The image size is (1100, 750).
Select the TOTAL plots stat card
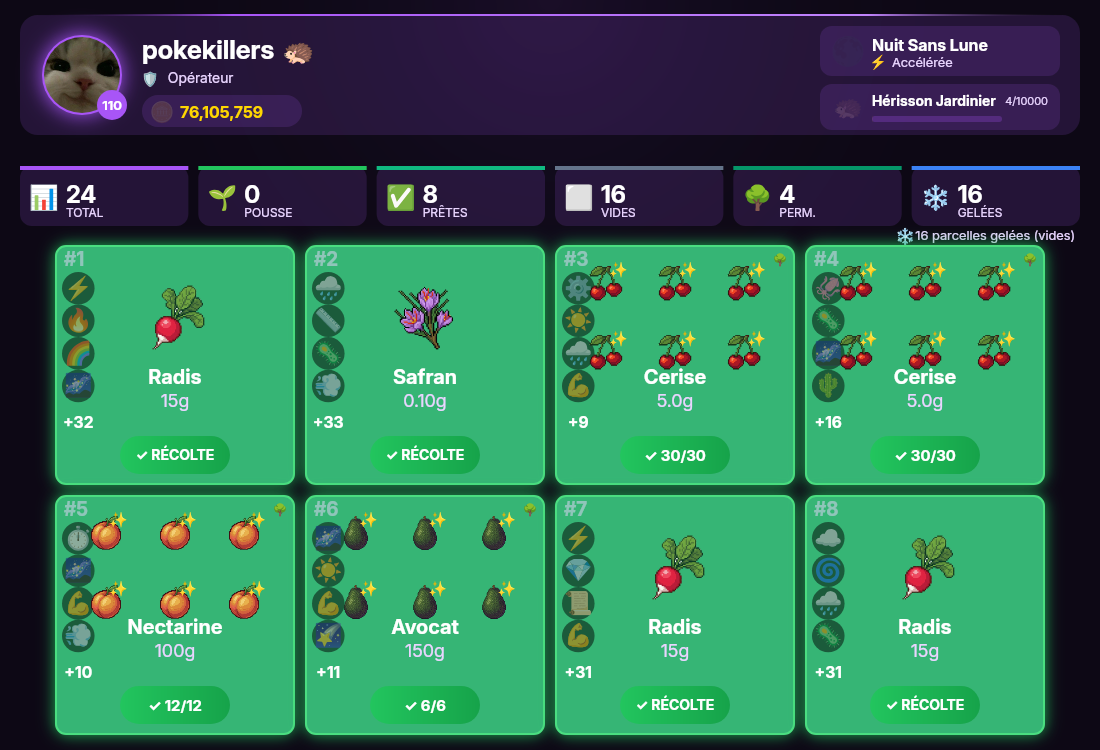[104, 197]
